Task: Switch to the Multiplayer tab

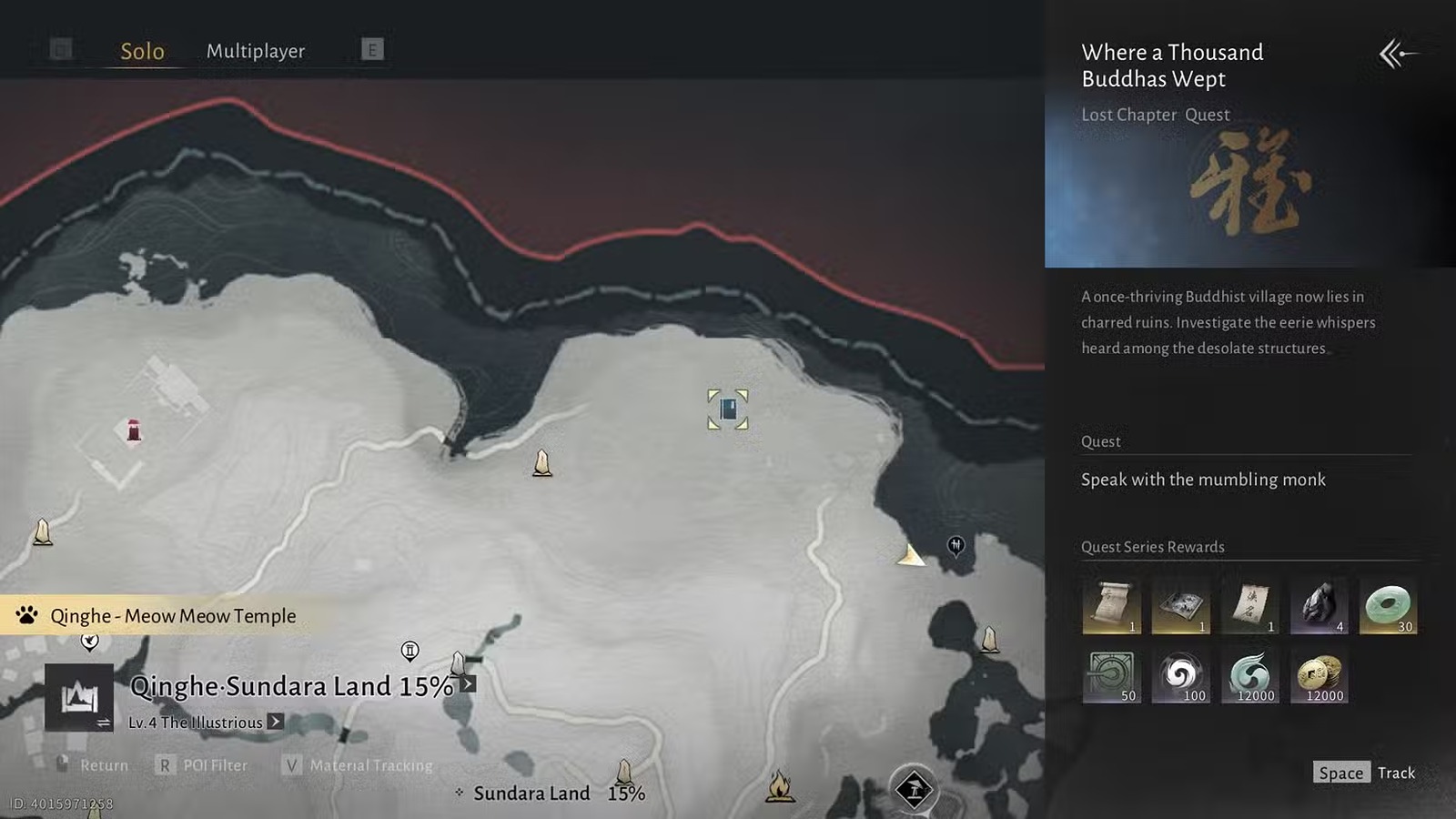Action: point(256,51)
